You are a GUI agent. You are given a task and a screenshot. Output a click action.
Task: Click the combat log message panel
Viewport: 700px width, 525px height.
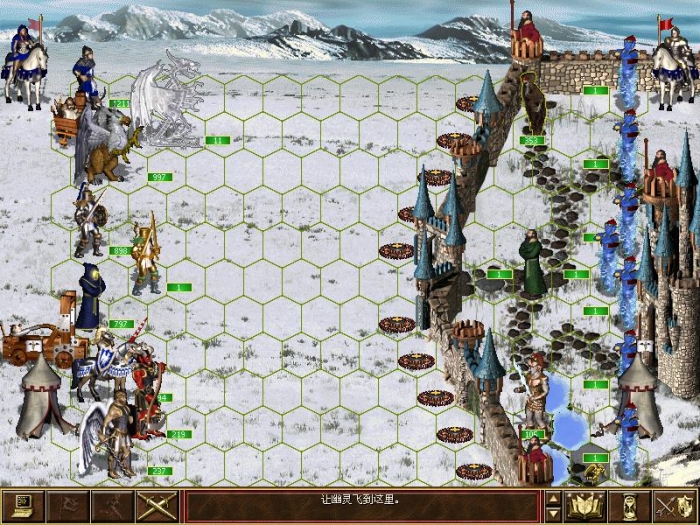(x=362, y=505)
